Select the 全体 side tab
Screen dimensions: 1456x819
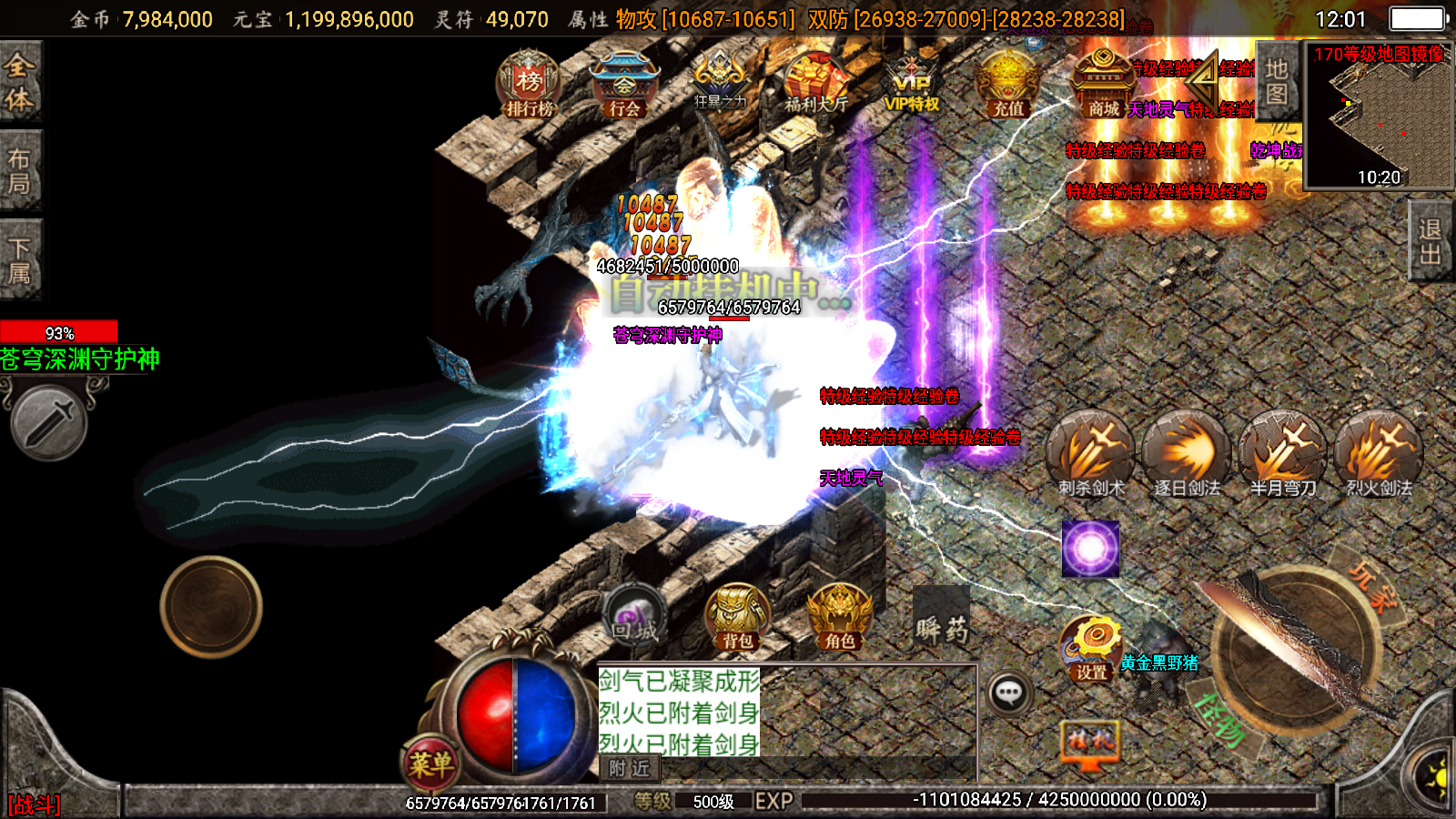point(19,82)
